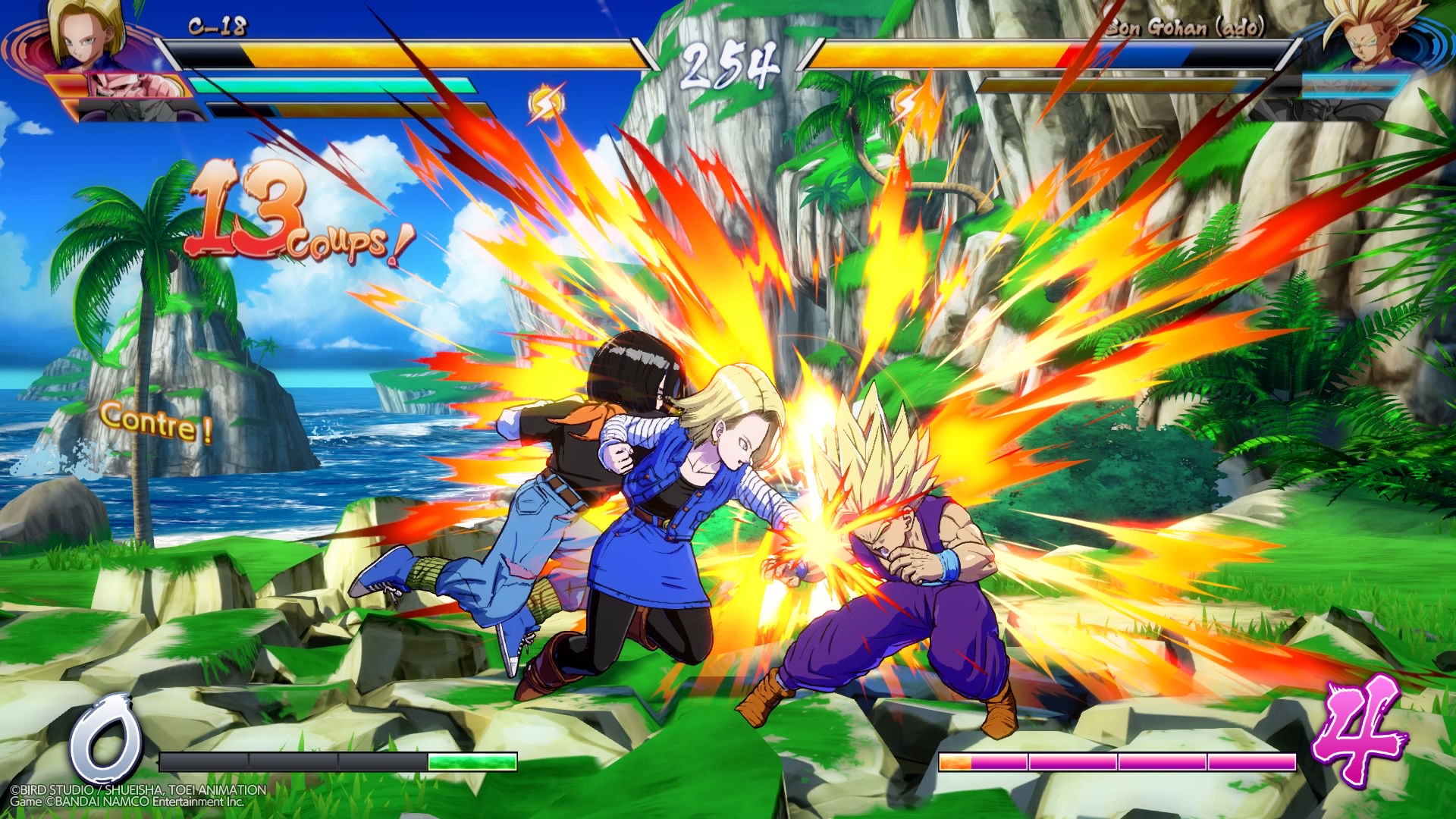Click the pink teammate assist portrait
The width and height of the screenshot is (1456, 819).
click(121, 88)
